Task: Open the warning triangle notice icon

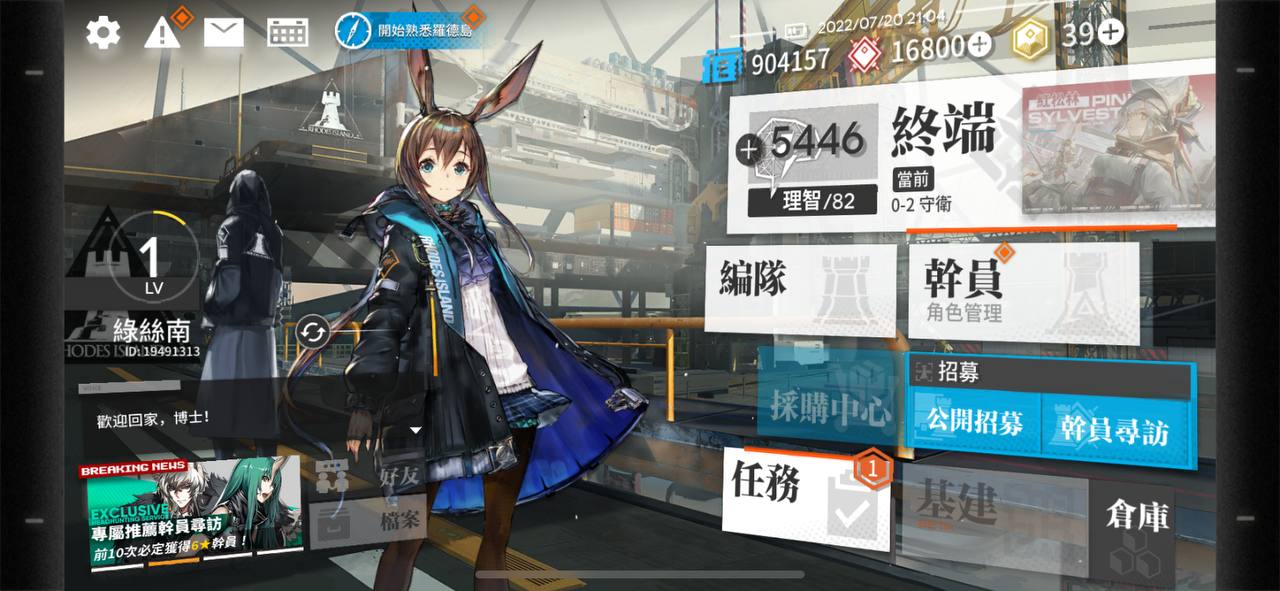Action: [x=161, y=33]
